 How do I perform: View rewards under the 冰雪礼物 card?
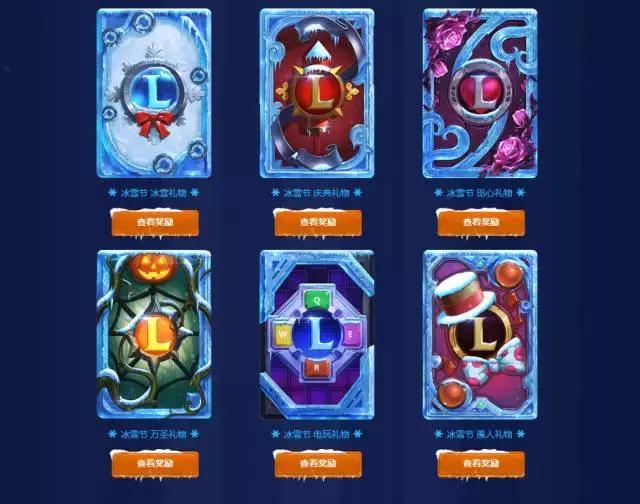click(x=154, y=223)
